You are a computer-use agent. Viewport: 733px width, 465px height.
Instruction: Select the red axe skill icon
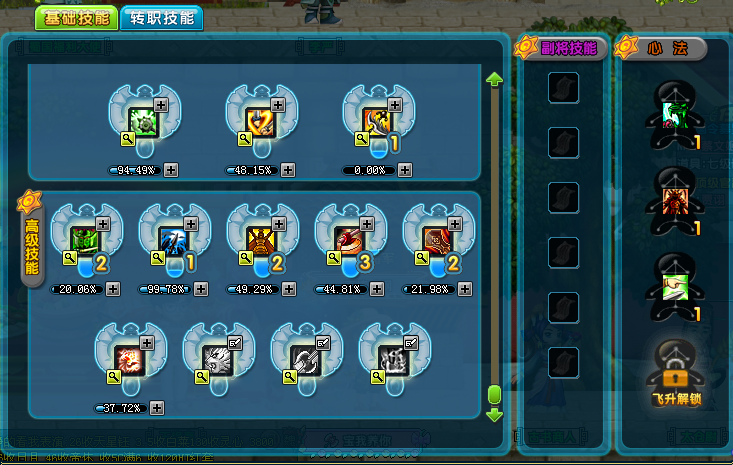349,240
